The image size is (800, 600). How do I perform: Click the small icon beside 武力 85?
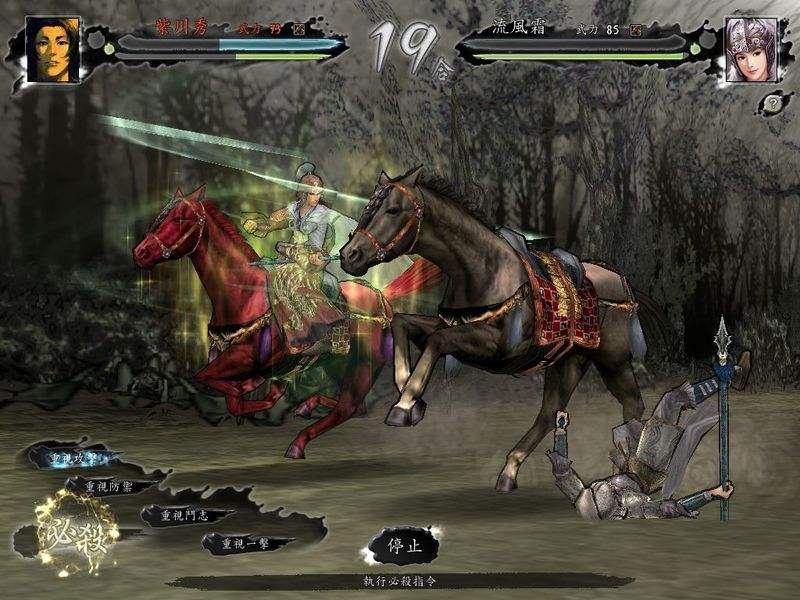click(x=635, y=30)
